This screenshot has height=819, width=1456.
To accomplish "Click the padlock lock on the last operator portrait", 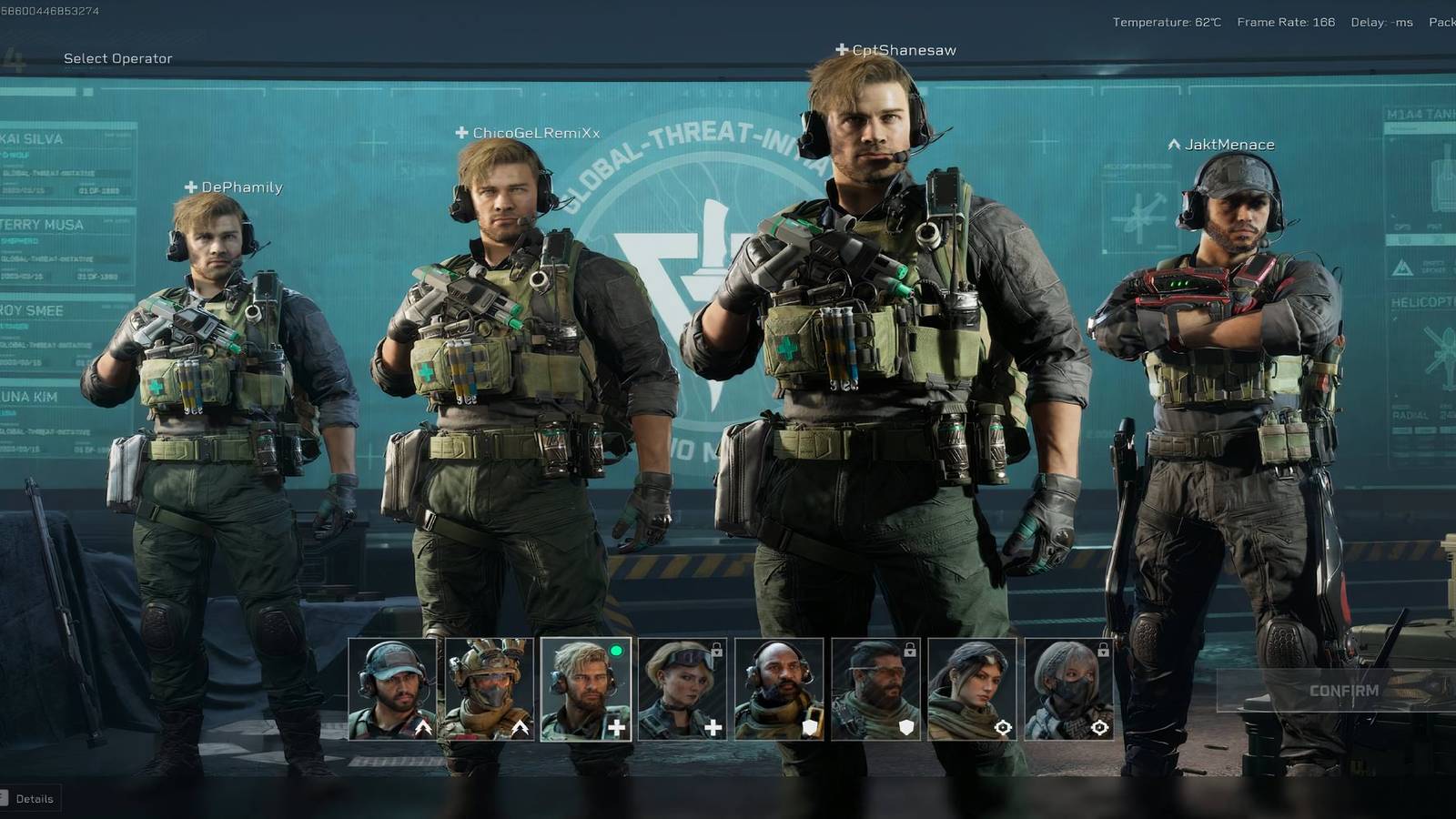I will 1102,649.
